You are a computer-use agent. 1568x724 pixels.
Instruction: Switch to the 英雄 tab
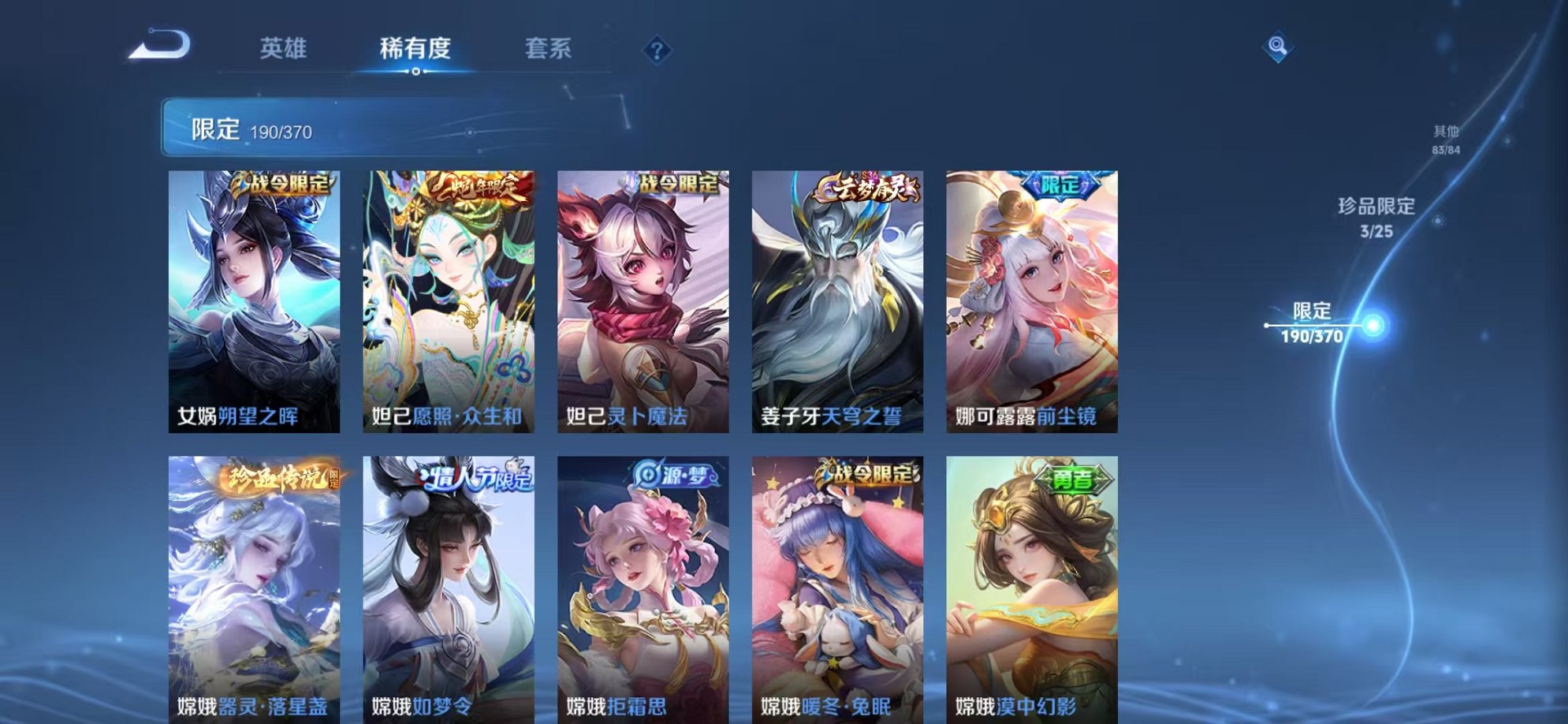(288, 49)
